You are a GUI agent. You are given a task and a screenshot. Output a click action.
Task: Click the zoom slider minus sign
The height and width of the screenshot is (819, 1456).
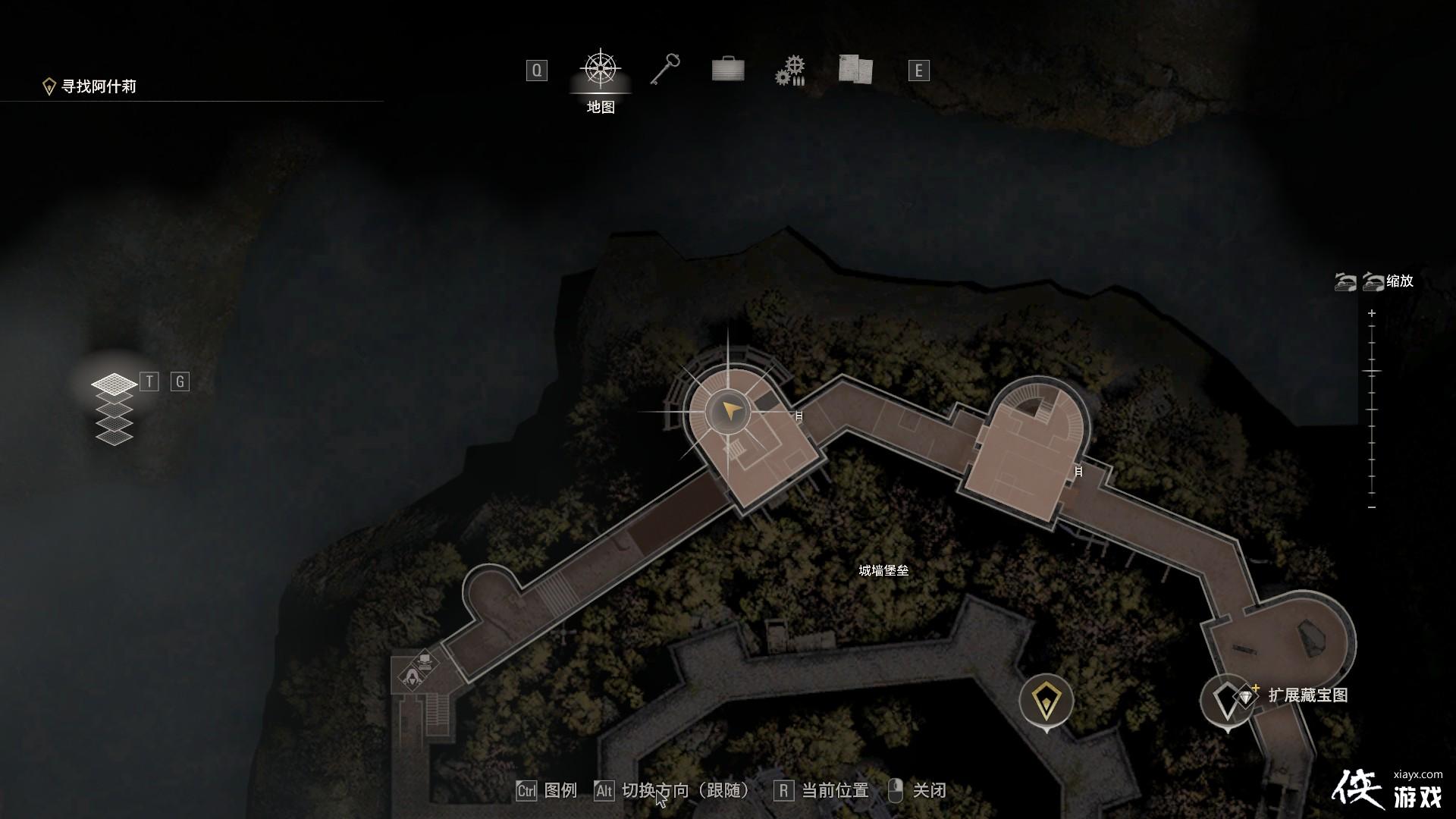(1372, 507)
